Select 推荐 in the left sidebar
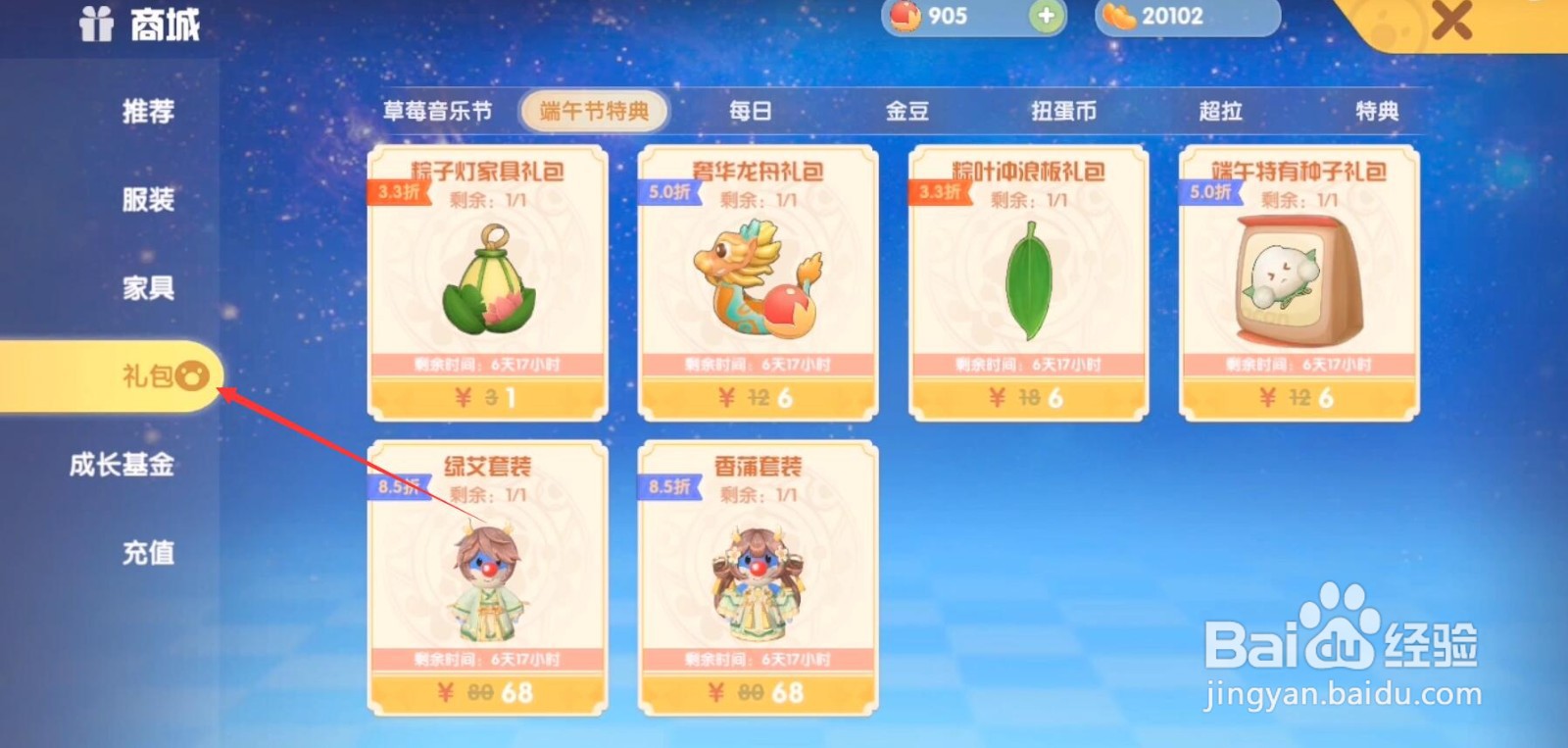This screenshot has height=748, width=1568. pyautogui.click(x=147, y=112)
